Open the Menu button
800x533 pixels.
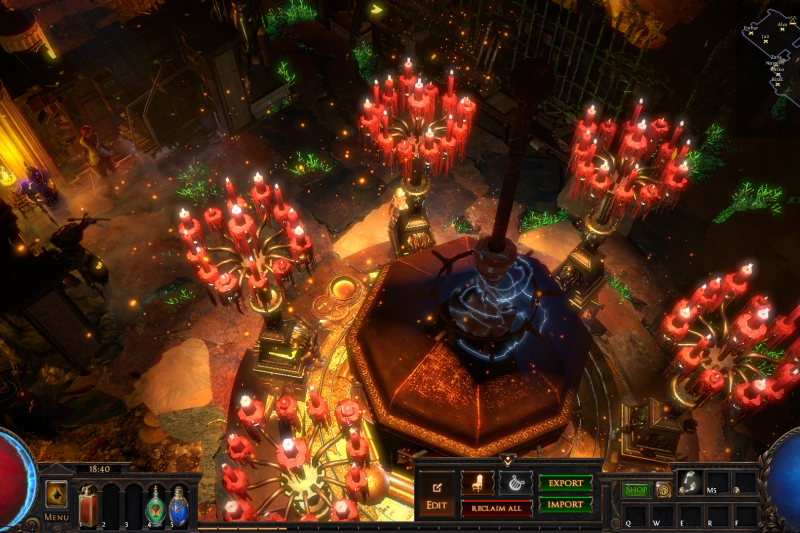pyautogui.click(x=56, y=499)
